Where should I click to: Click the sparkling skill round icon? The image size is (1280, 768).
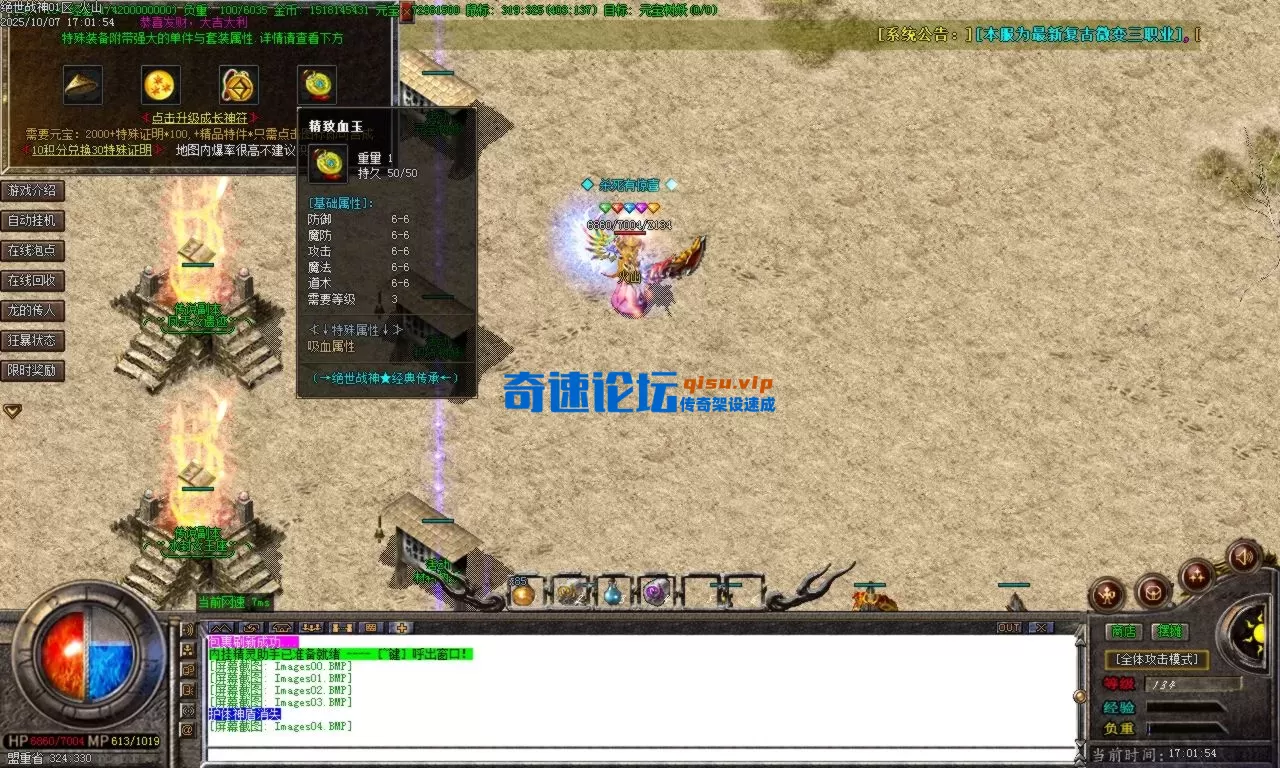1197,576
